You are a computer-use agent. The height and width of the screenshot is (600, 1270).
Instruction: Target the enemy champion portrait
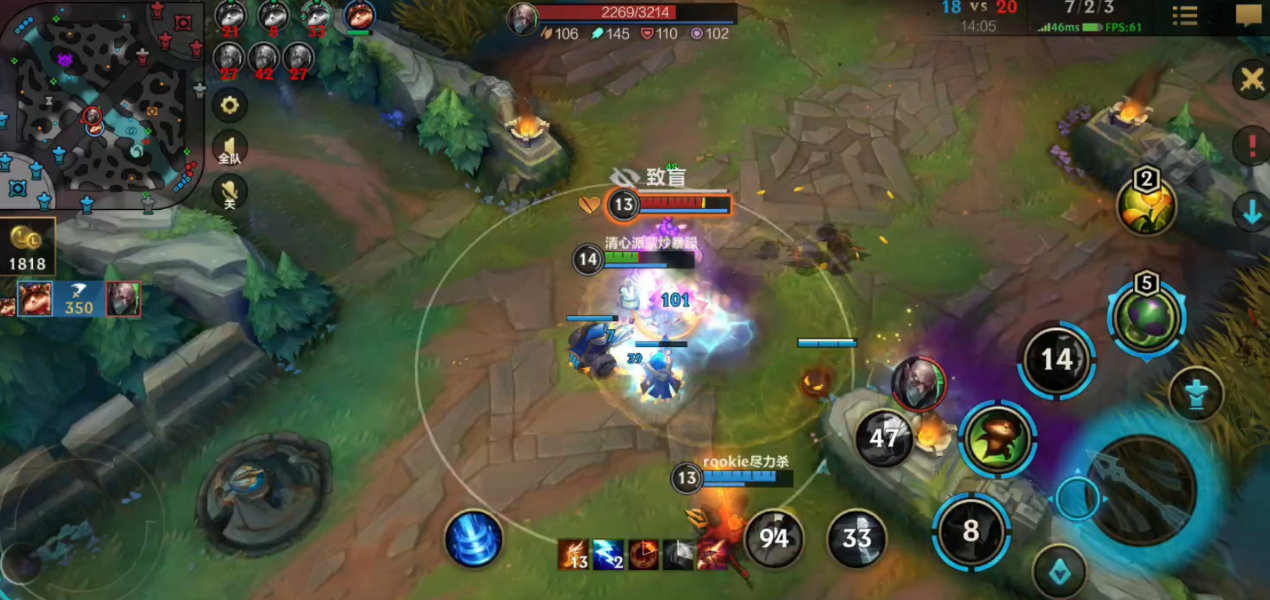(918, 384)
